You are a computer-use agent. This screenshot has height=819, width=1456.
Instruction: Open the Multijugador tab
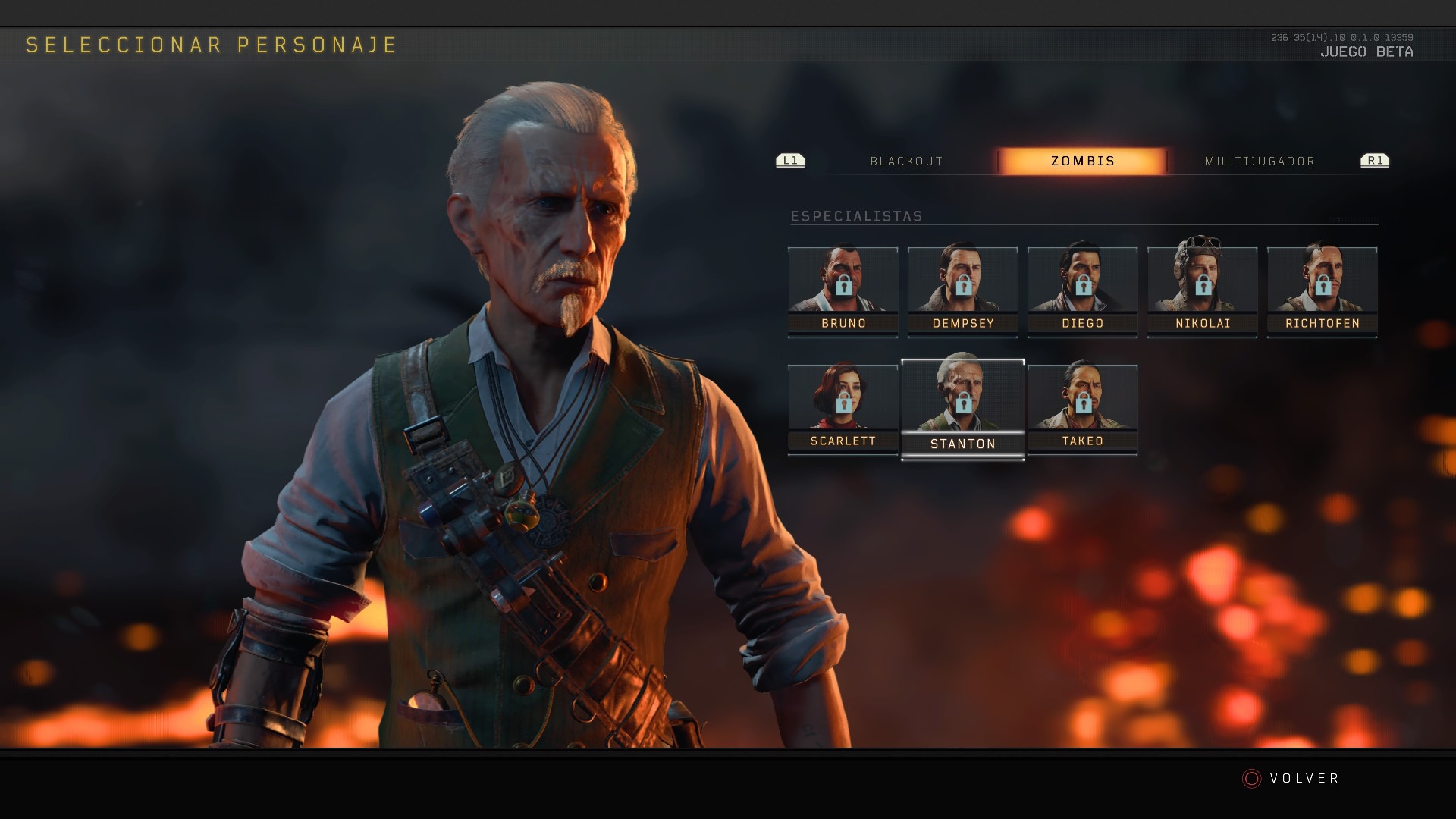point(1260,162)
